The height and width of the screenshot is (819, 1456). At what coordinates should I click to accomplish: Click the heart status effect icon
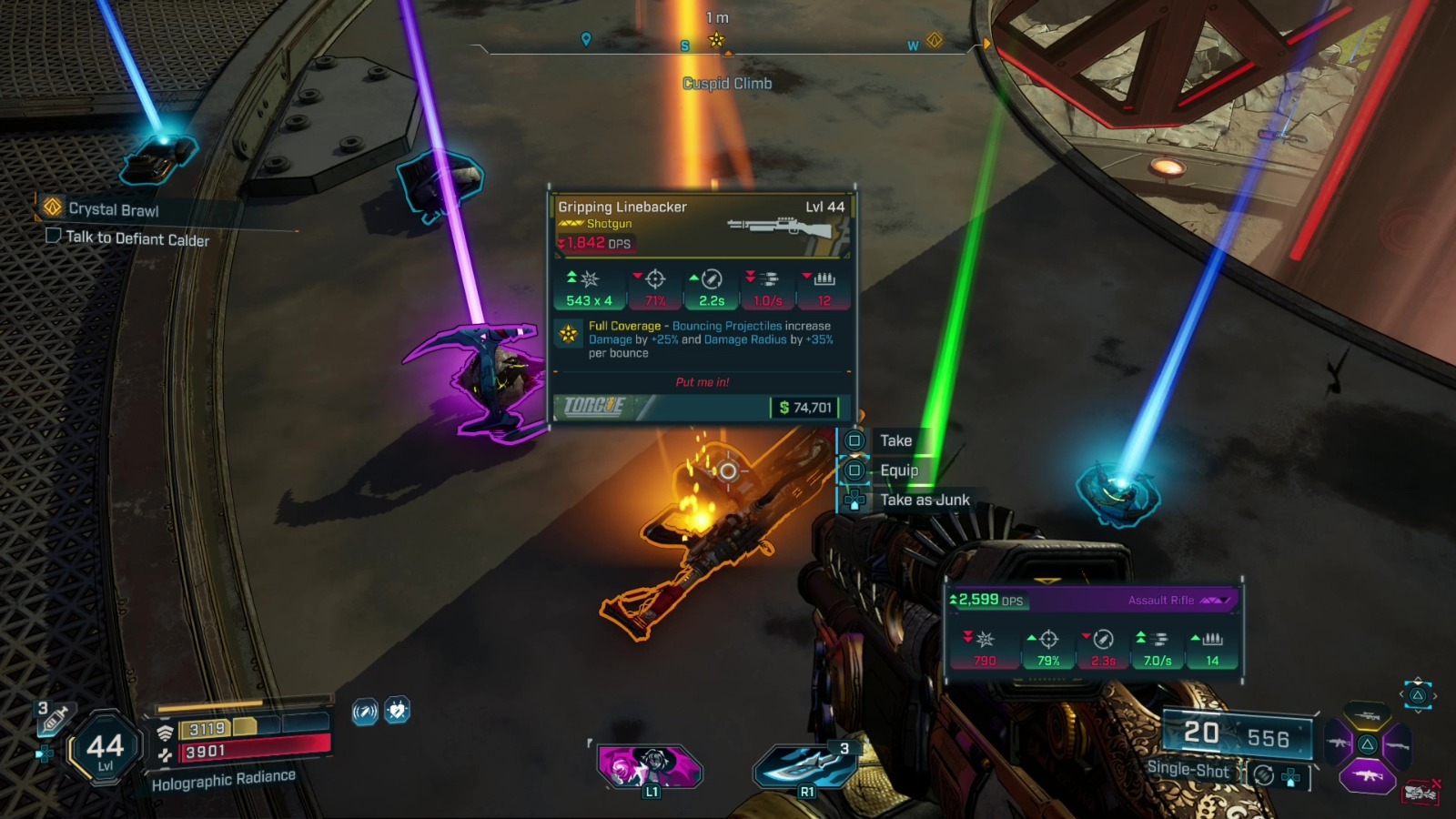[x=397, y=710]
